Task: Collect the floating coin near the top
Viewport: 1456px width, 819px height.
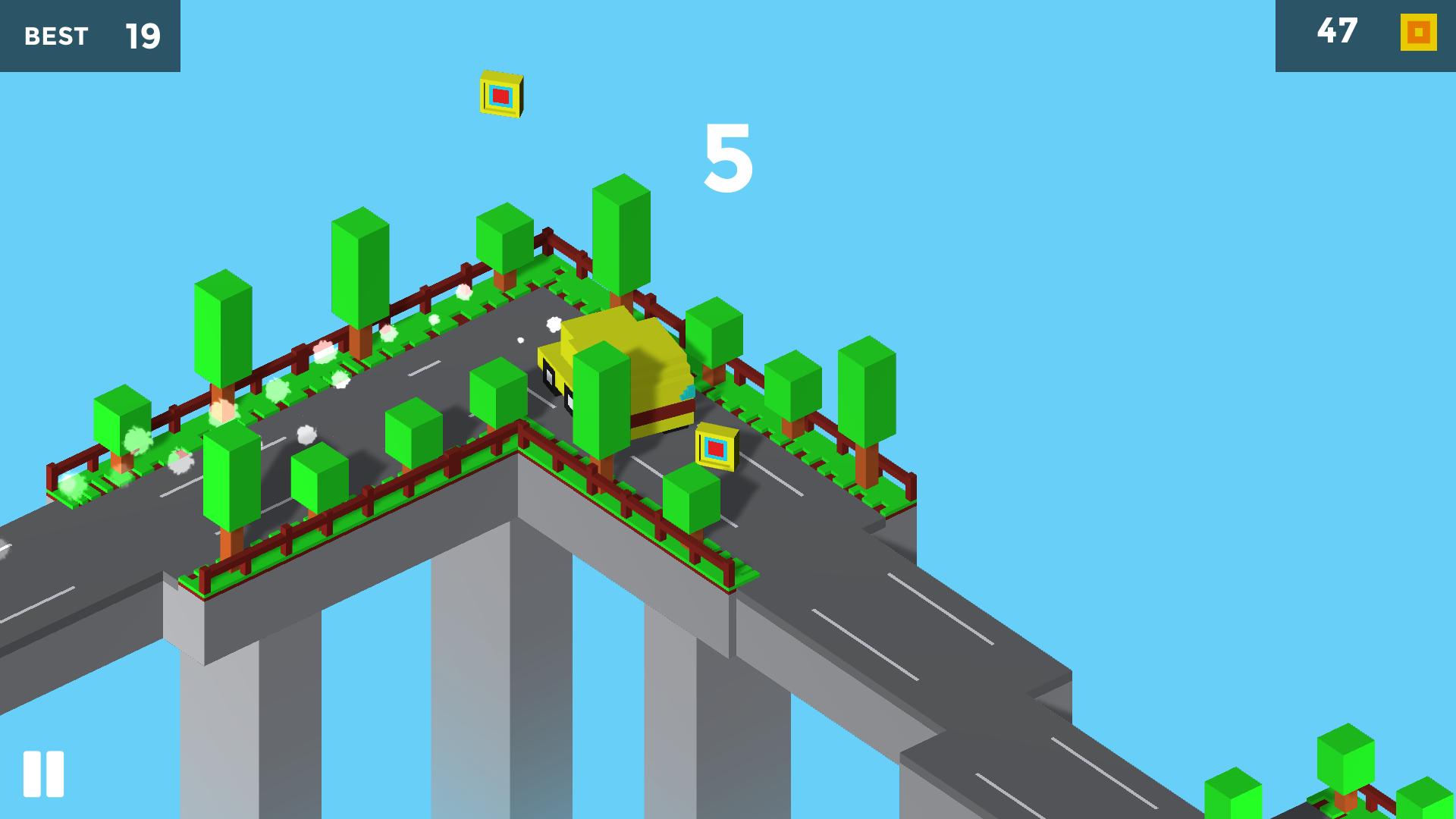Action: click(x=500, y=96)
